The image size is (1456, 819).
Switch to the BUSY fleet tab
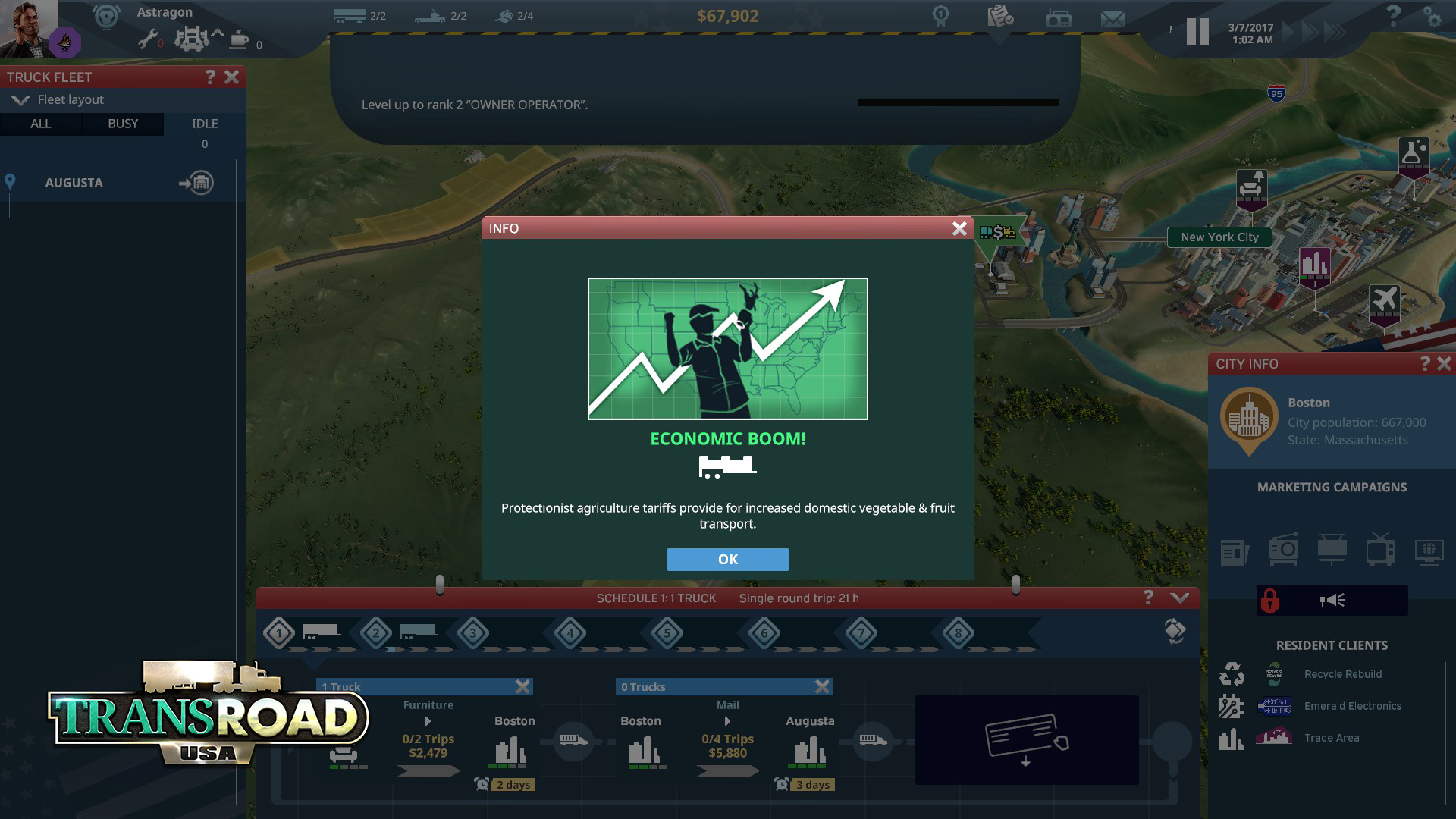[x=123, y=124]
